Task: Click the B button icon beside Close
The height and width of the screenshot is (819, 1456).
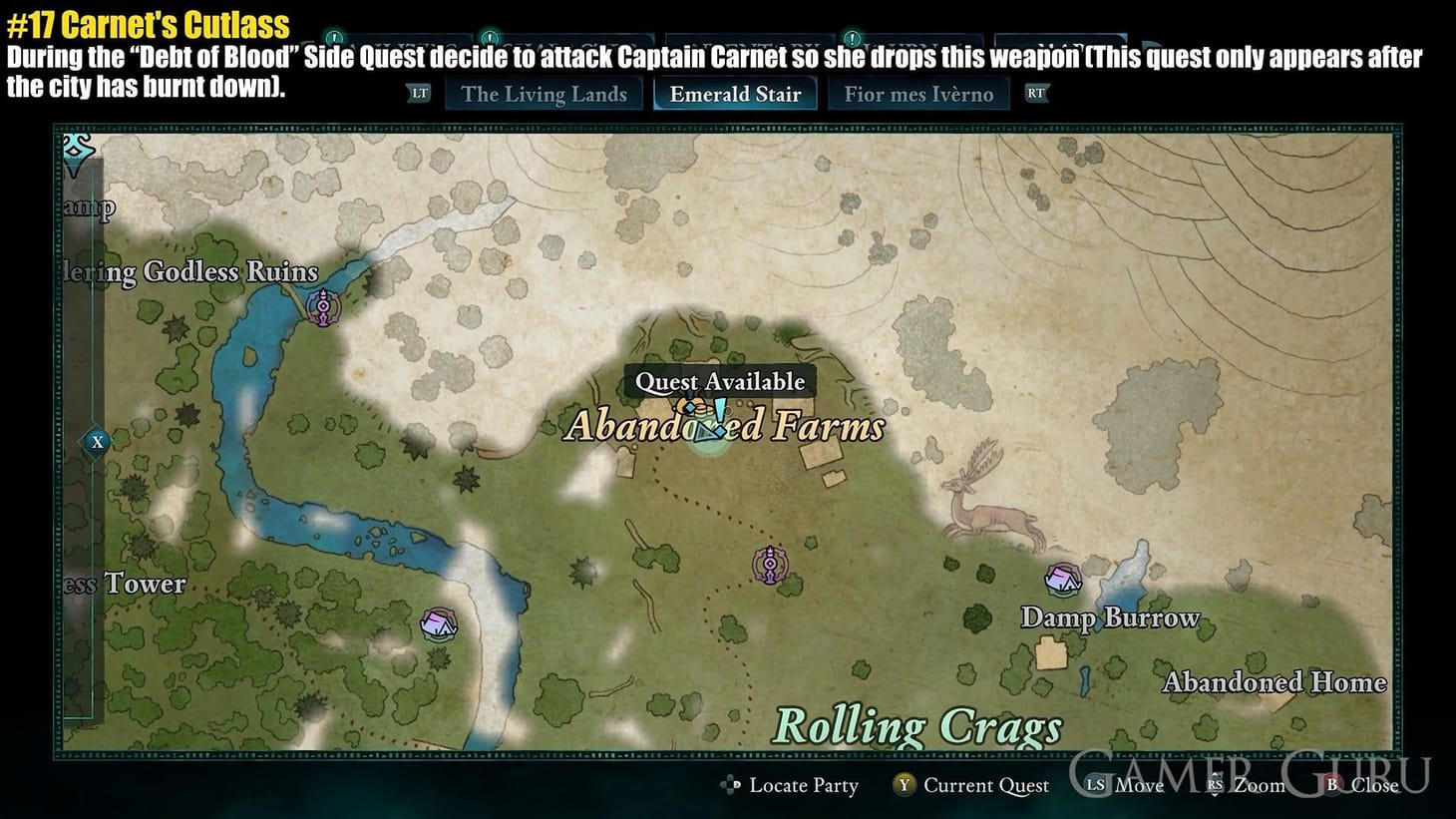Action: point(1330,786)
